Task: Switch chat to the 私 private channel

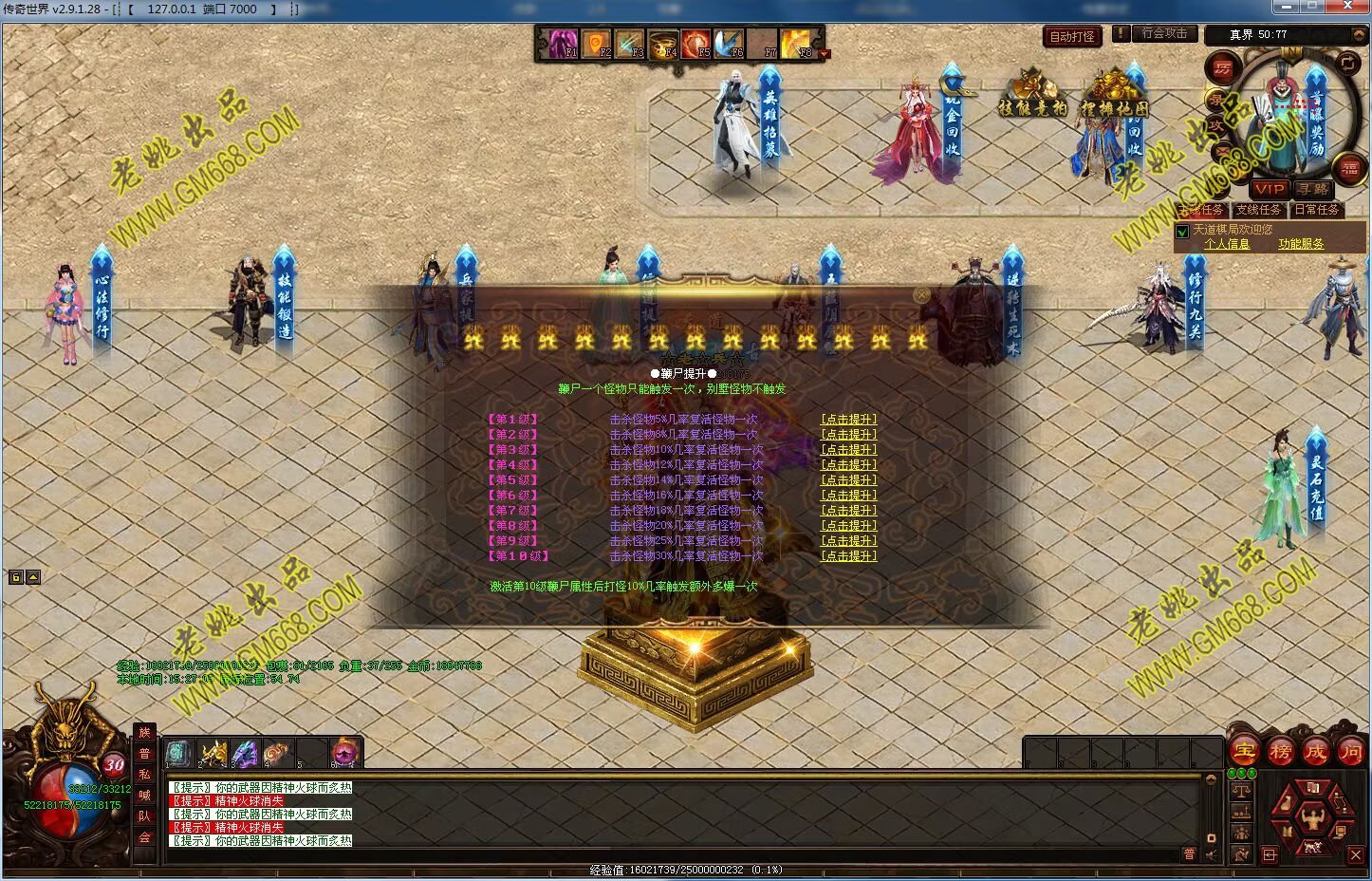Action: point(144,774)
